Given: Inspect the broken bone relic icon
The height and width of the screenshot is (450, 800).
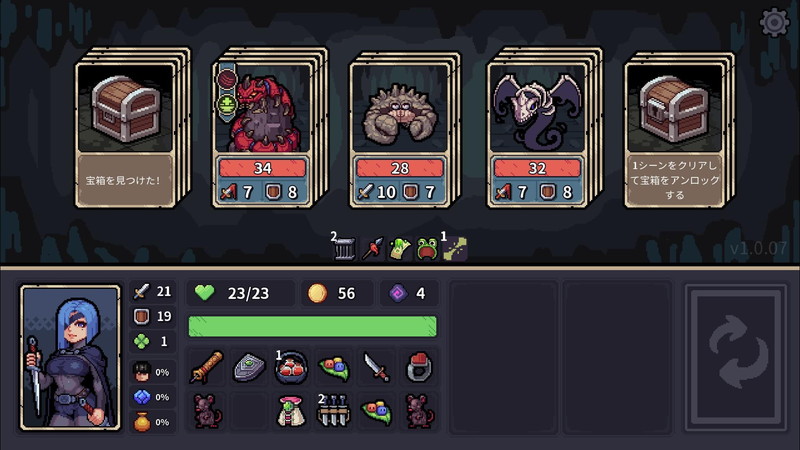Looking at the screenshot, I should pos(455,249).
